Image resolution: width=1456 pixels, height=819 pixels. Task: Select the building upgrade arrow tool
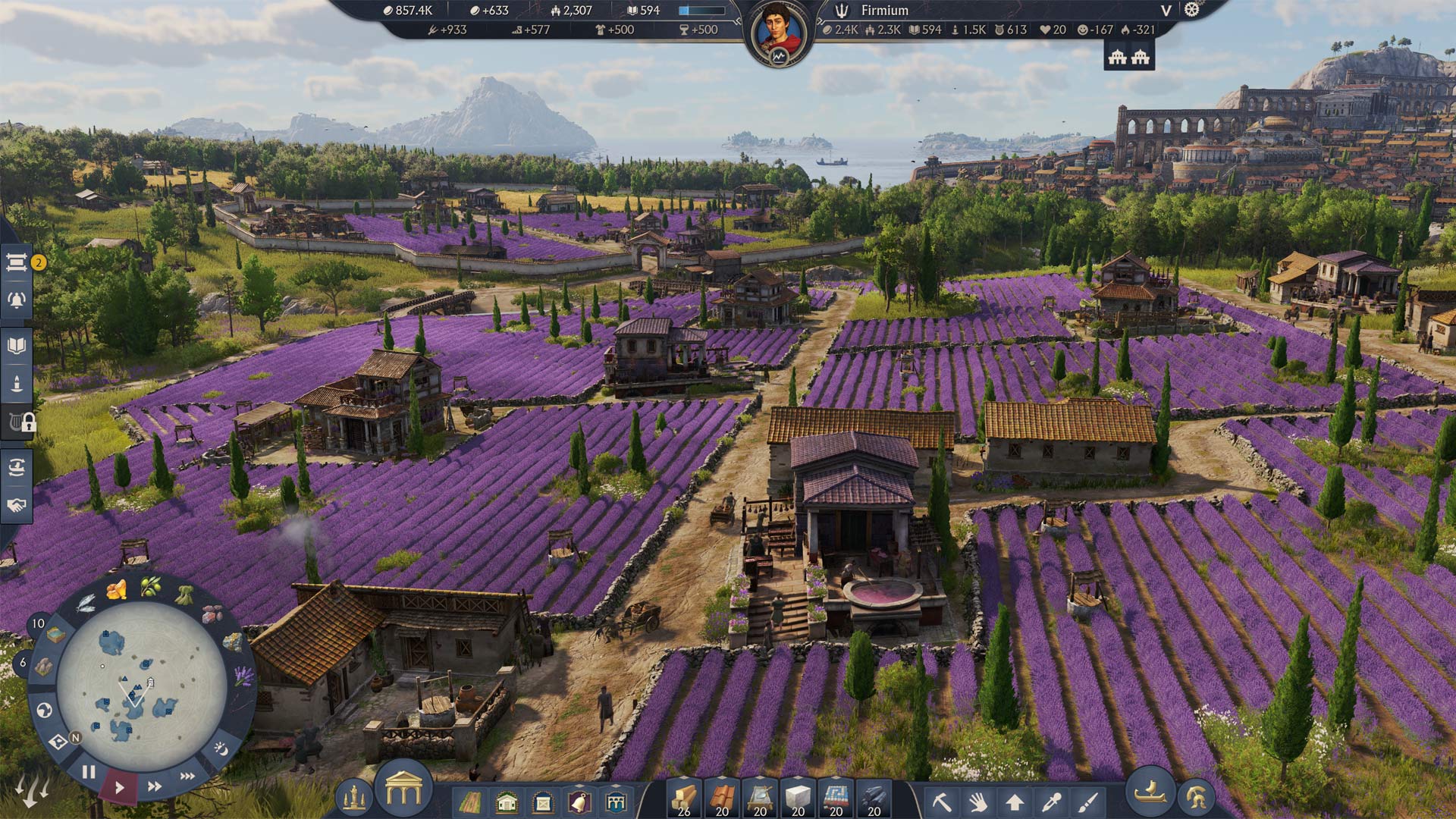coord(1015,800)
